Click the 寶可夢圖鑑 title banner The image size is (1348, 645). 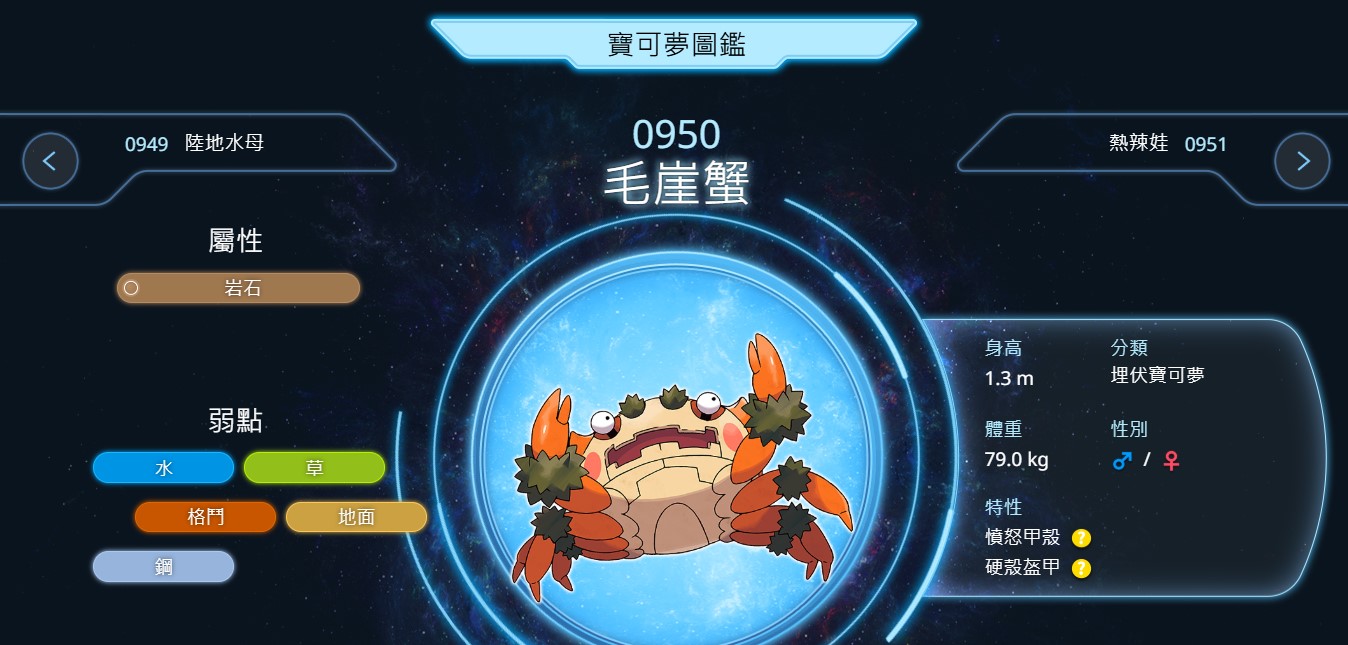[x=675, y=44]
